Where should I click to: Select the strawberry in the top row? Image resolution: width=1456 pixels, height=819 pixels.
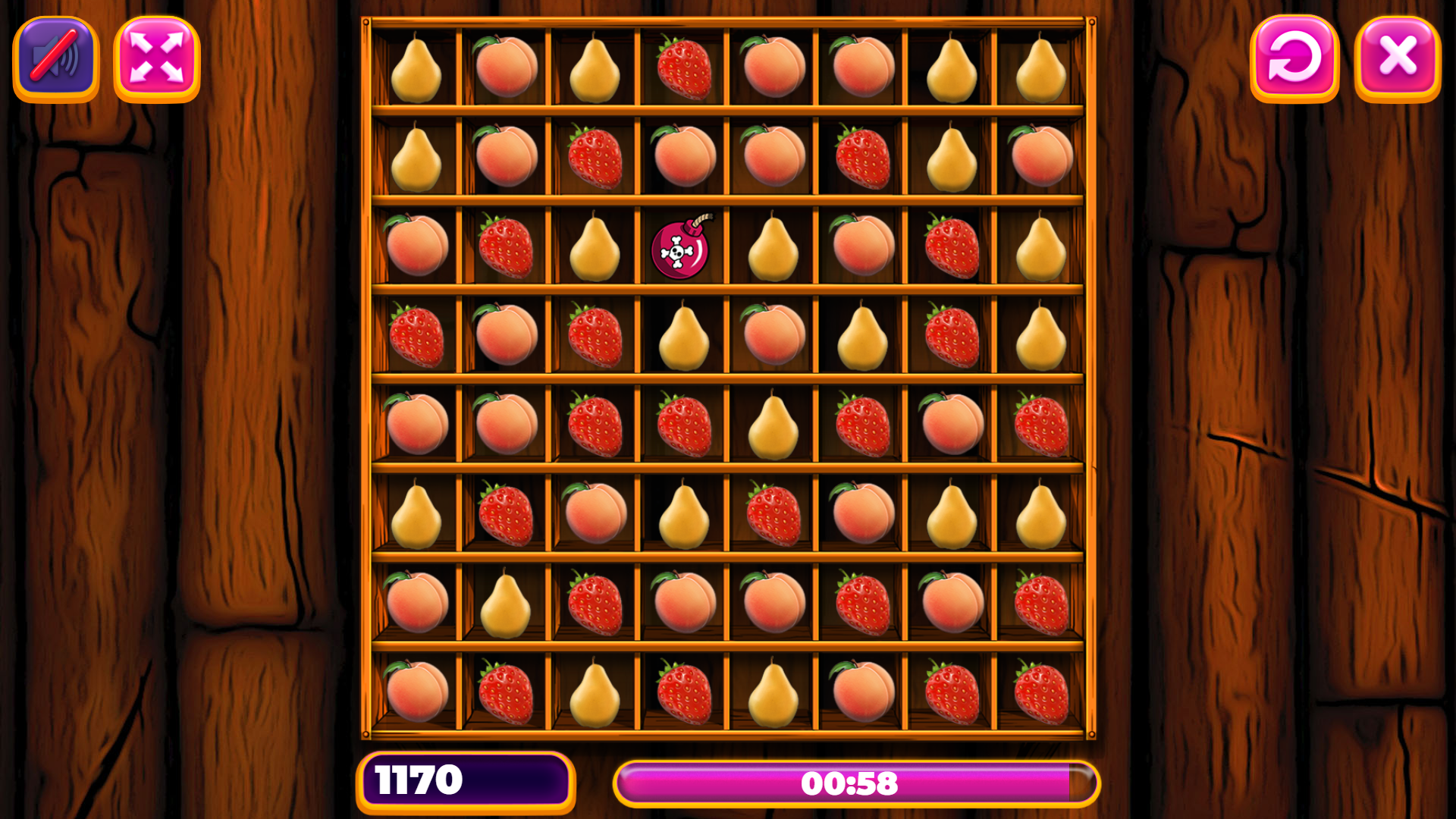(x=682, y=68)
